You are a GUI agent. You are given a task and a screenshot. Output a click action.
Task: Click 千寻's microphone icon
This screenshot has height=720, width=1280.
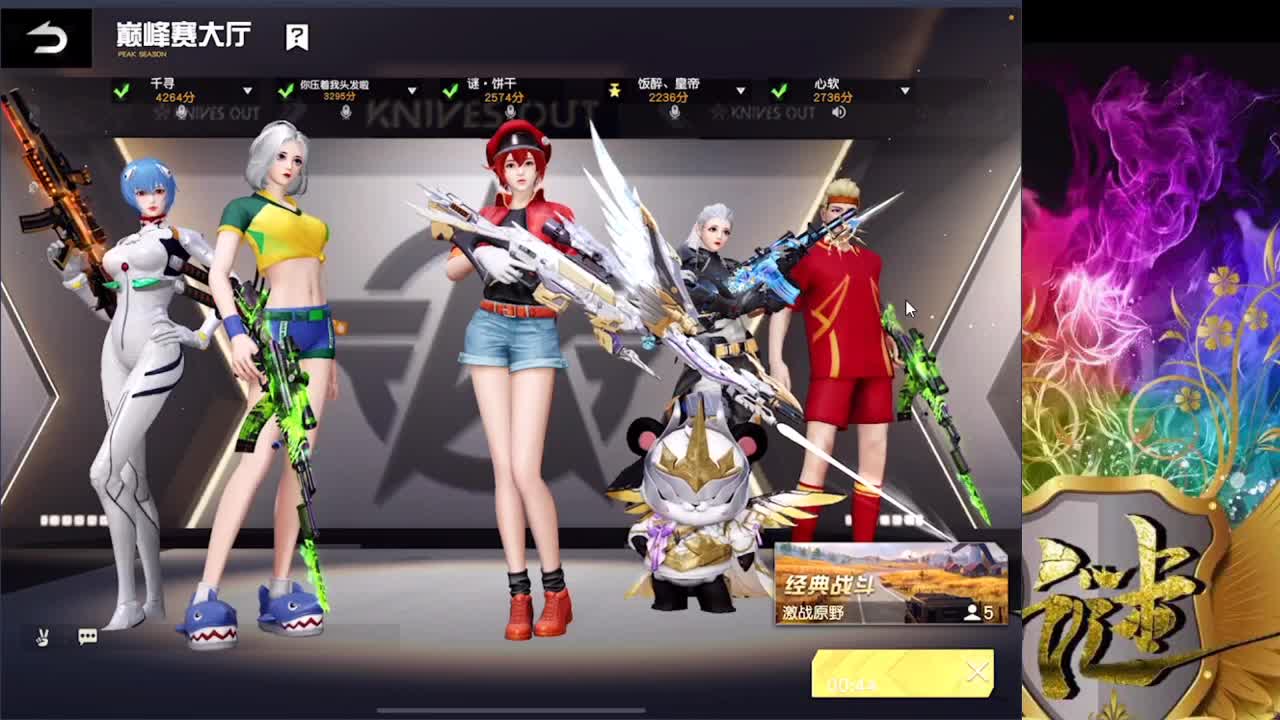pyautogui.click(x=182, y=113)
